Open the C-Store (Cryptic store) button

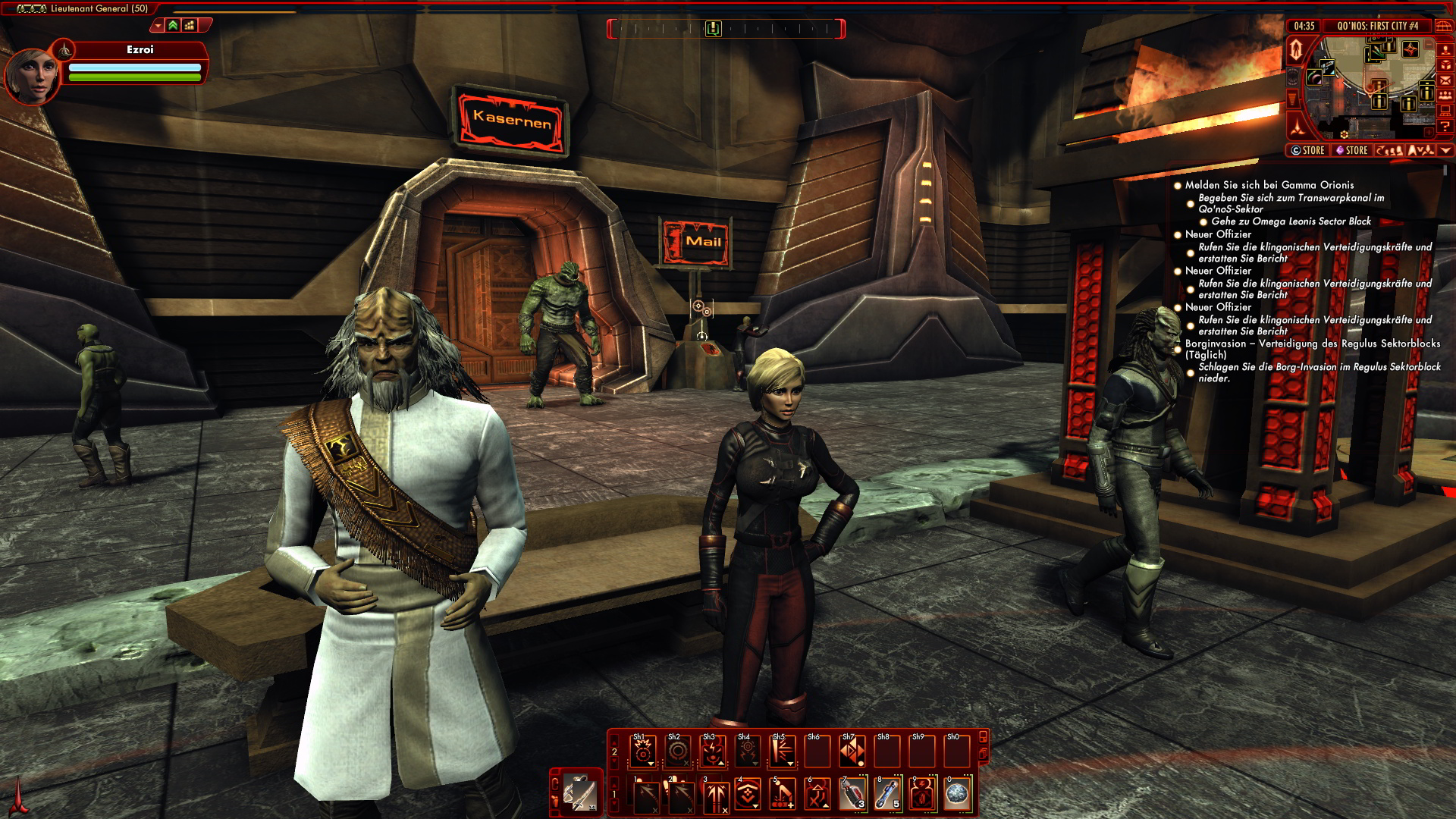point(1308,150)
